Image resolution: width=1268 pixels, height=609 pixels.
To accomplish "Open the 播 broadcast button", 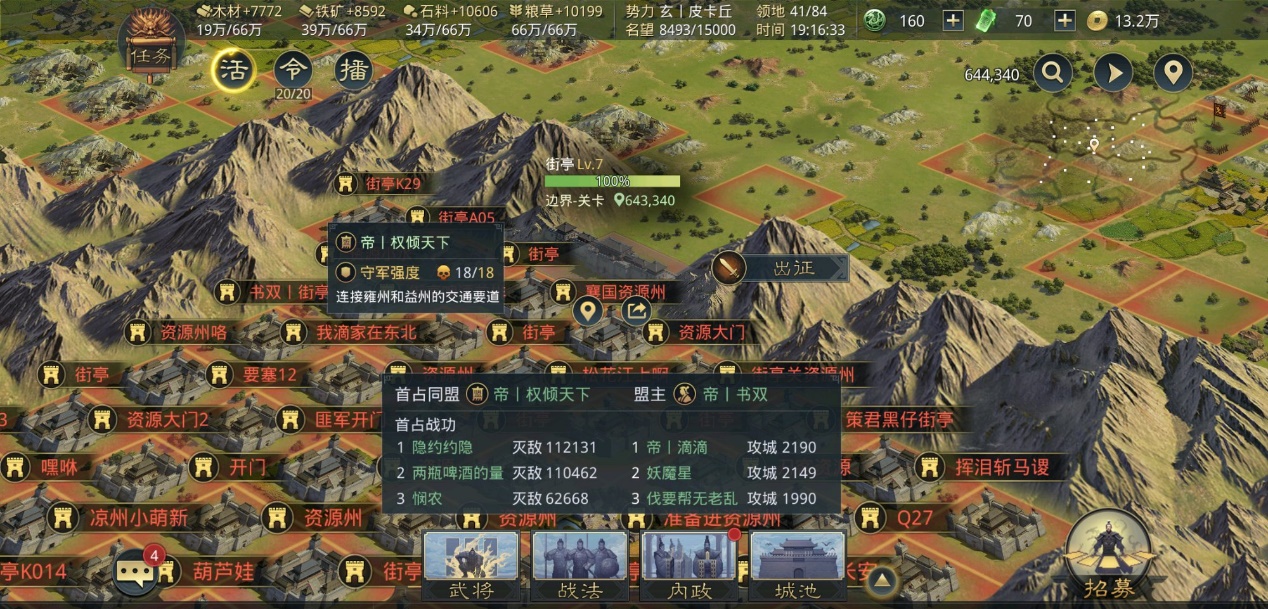I will [353, 70].
